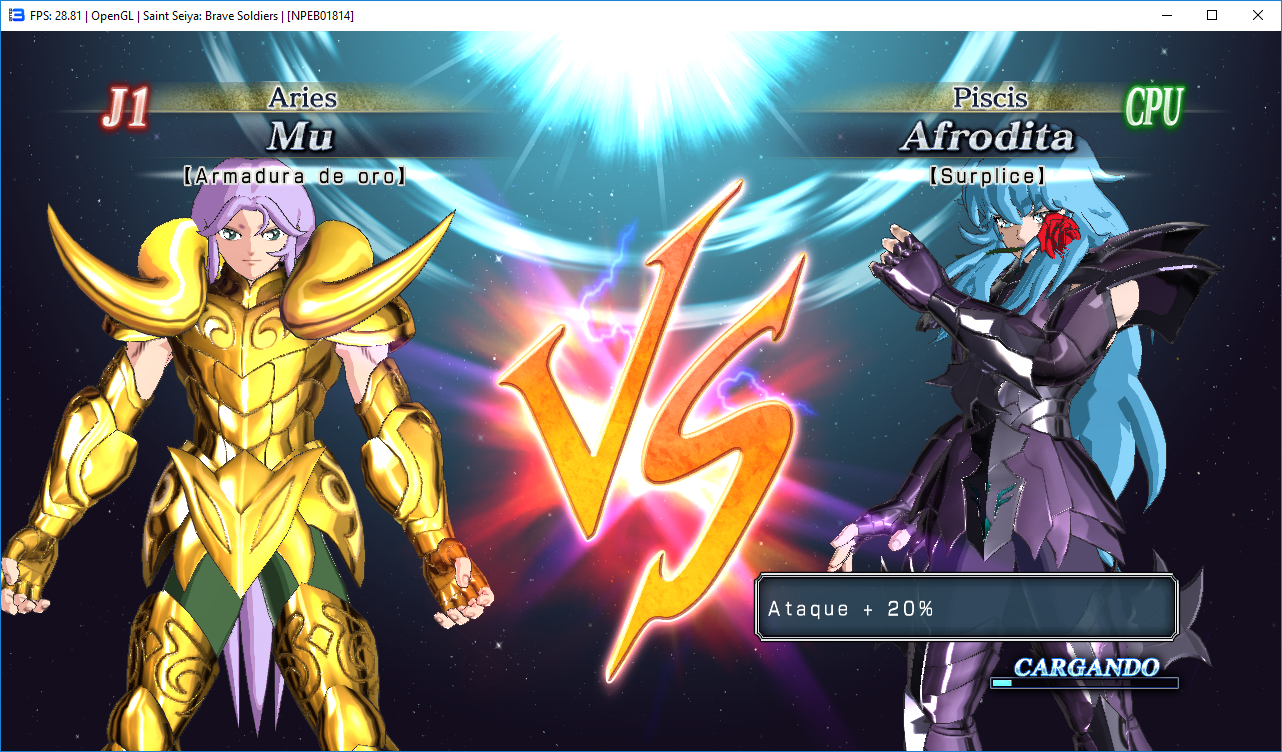Minimize the emulator window
Viewport: 1282px width, 752px height.
pos(1165,15)
